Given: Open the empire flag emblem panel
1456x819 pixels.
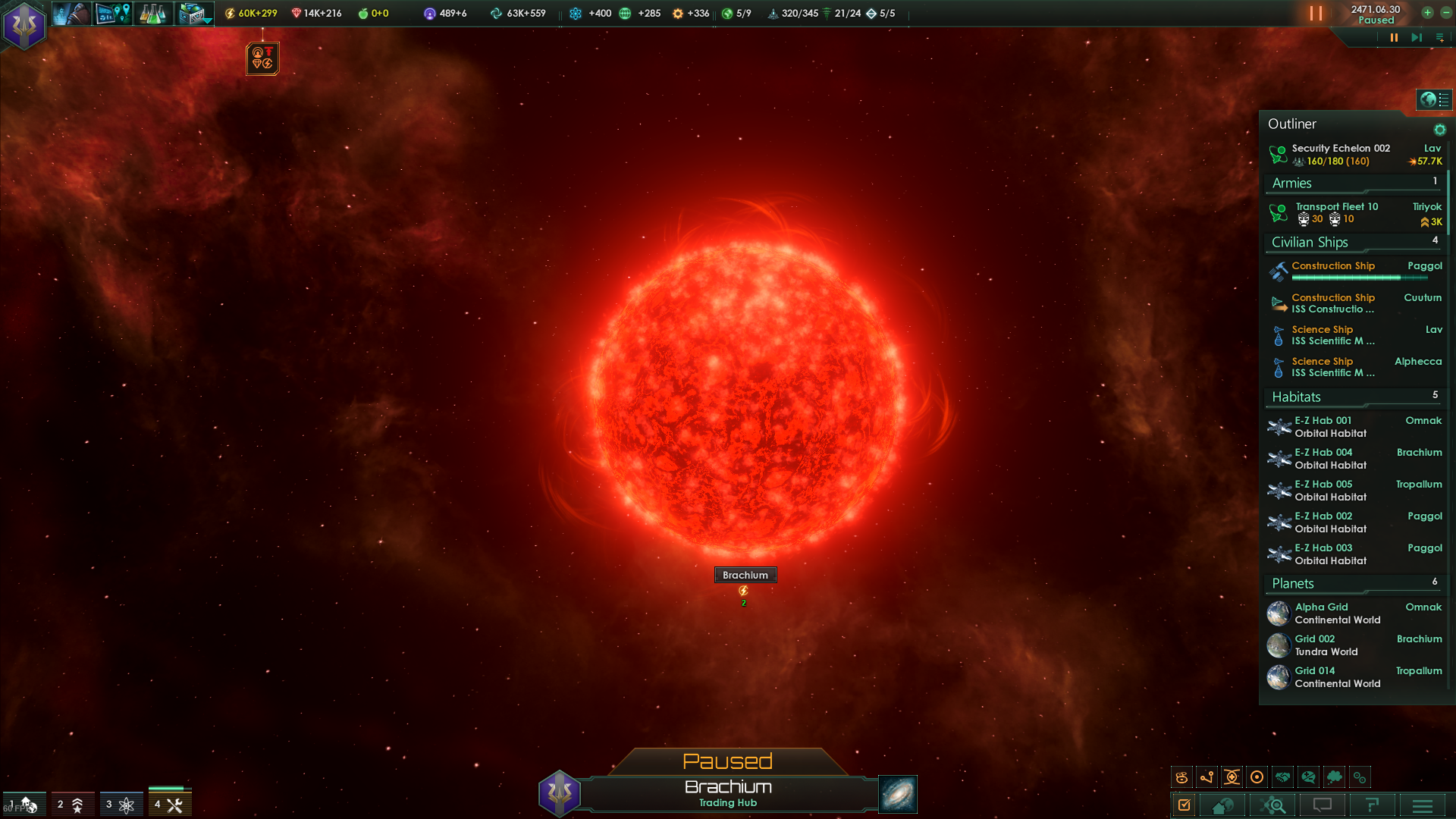Looking at the screenshot, I should [24, 25].
